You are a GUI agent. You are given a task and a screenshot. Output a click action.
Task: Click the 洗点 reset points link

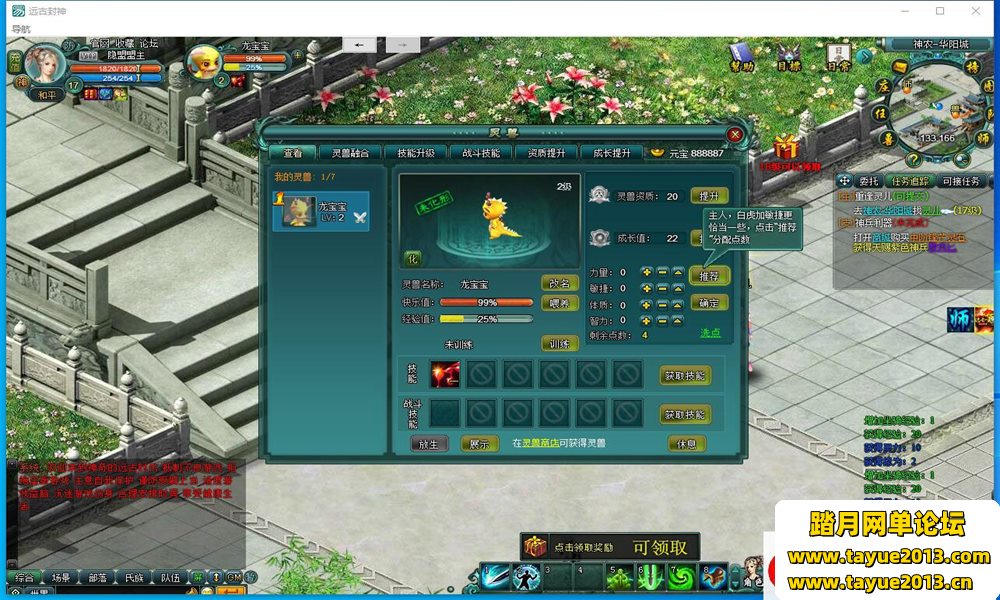point(710,333)
